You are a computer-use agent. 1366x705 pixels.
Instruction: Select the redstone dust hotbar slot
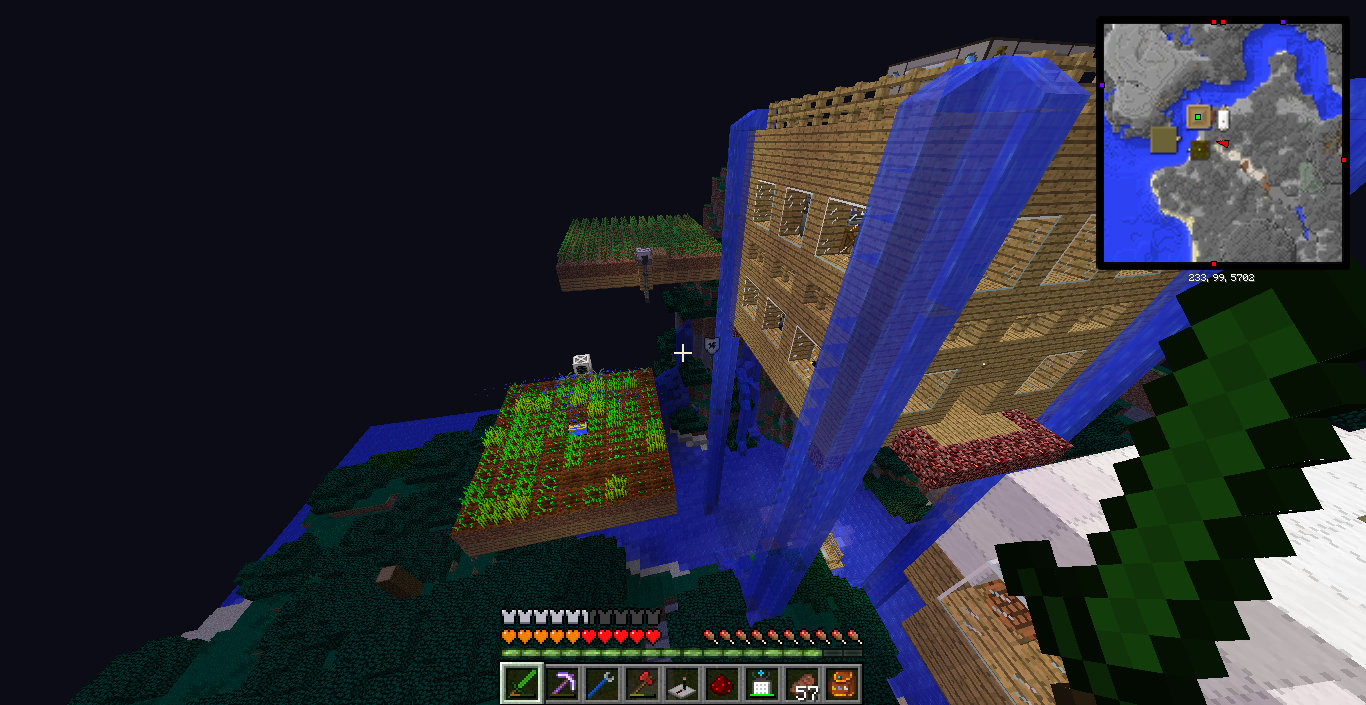722,684
